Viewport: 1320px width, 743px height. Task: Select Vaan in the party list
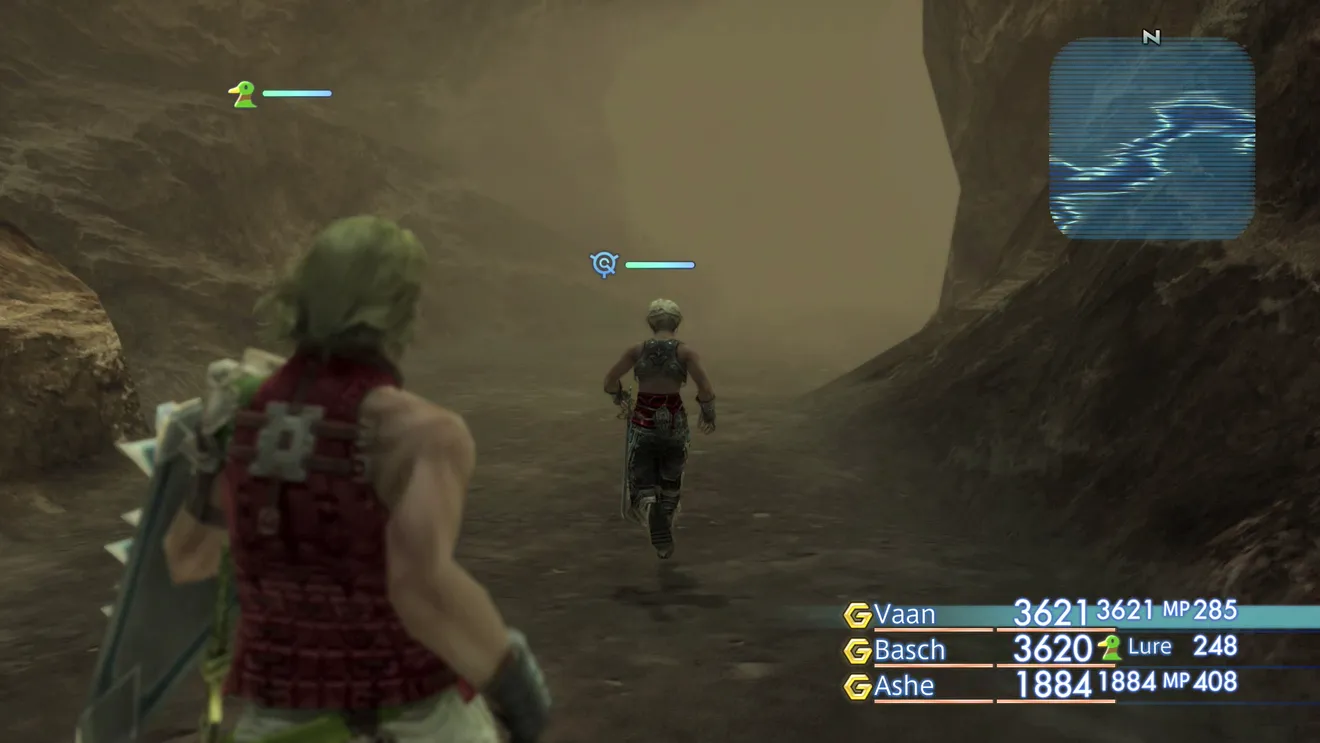click(x=904, y=614)
